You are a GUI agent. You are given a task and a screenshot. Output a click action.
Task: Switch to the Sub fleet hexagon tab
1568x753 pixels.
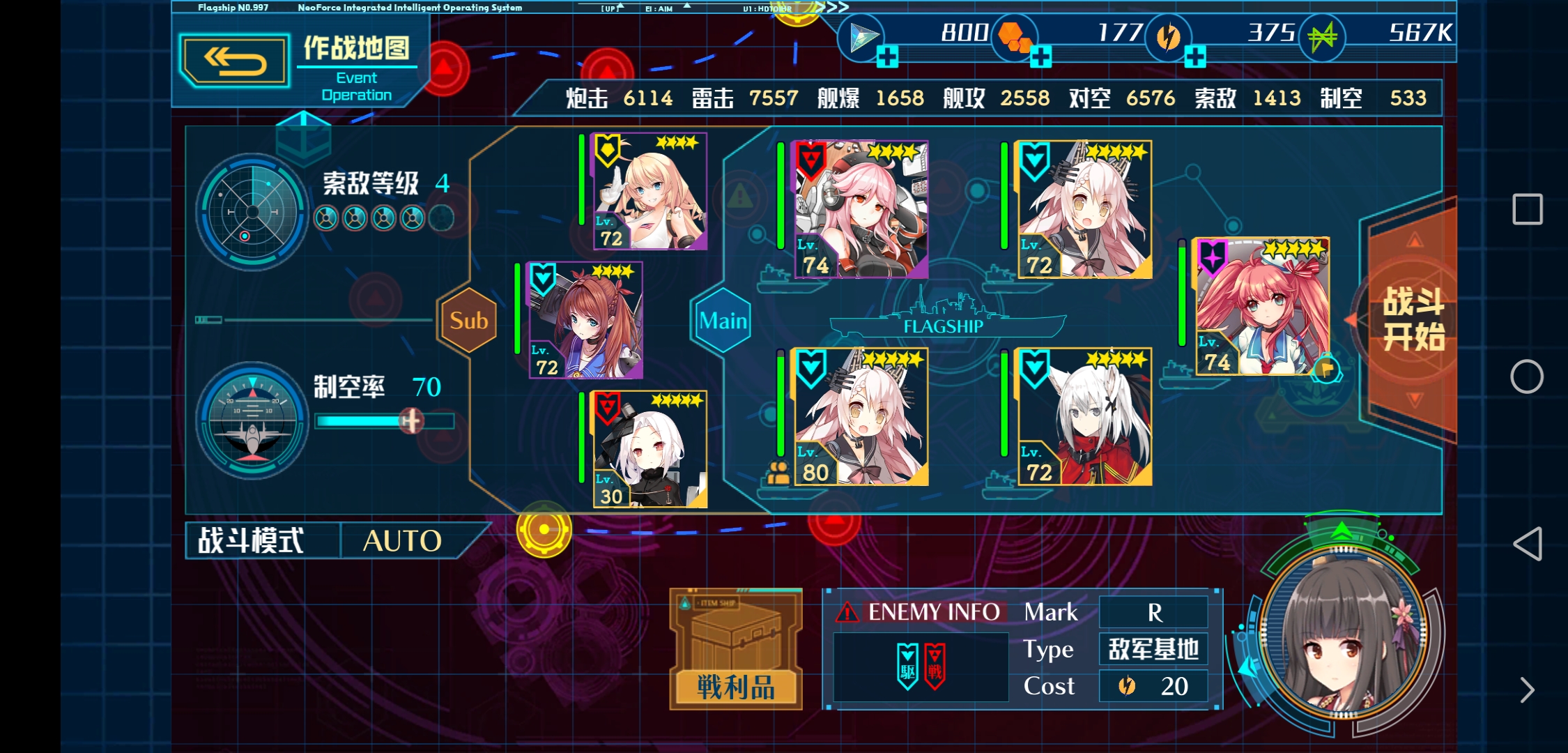pyautogui.click(x=468, y=320)
